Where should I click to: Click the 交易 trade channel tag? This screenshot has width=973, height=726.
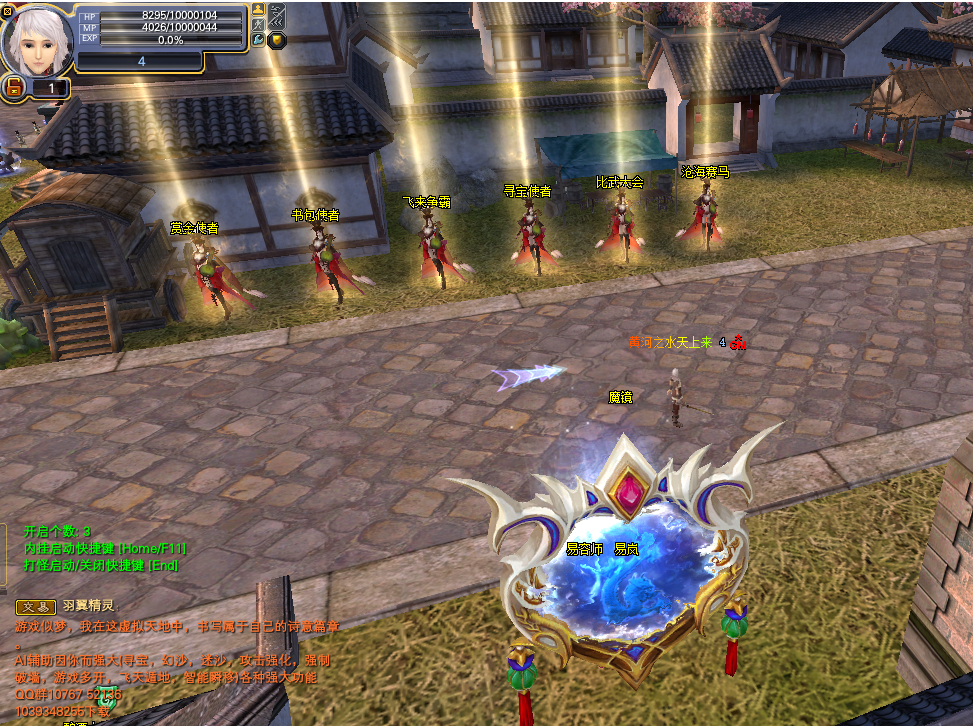coord(36,606)
